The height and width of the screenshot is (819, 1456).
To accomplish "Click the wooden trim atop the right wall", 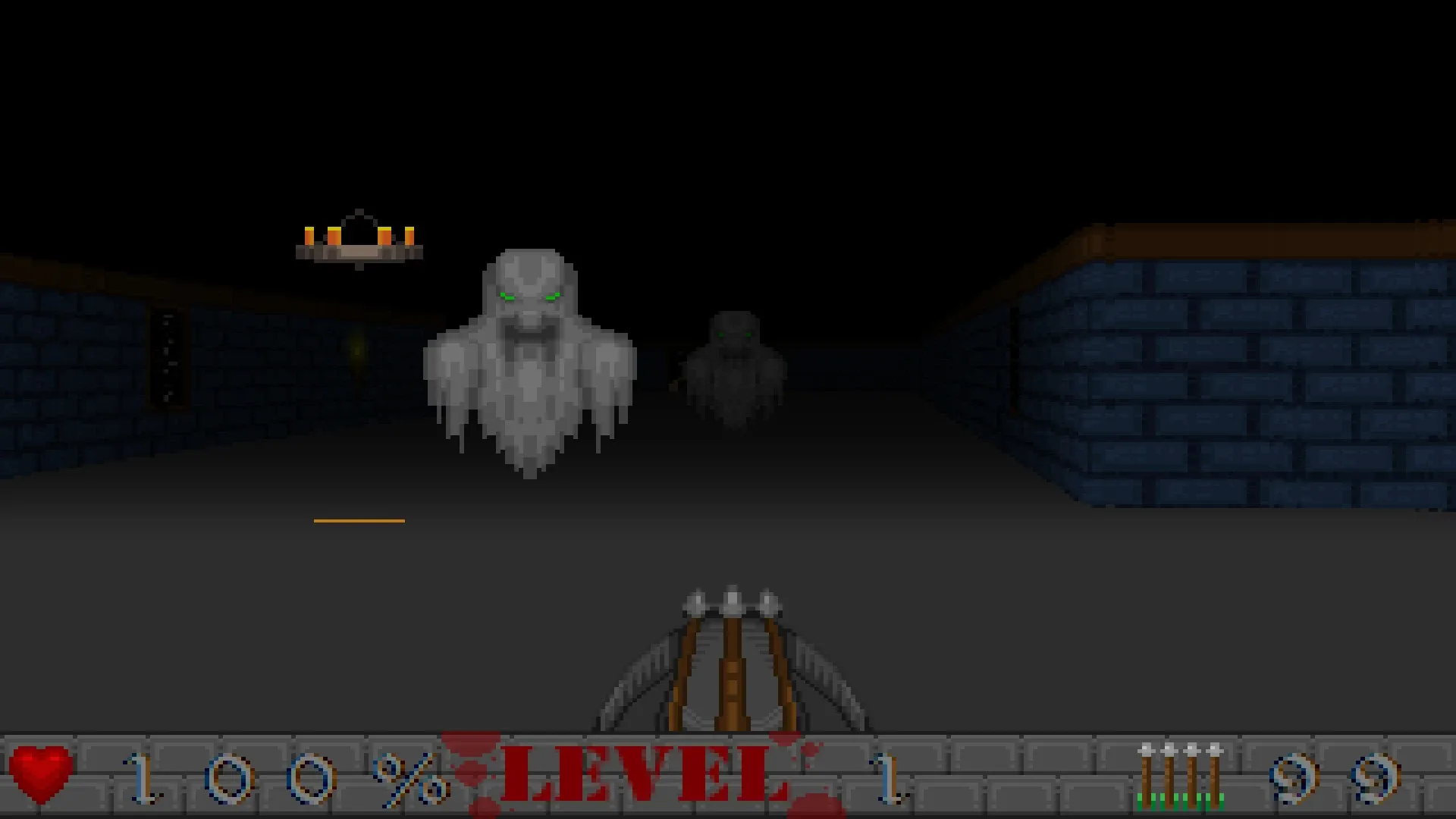I will coord(1251,243).
